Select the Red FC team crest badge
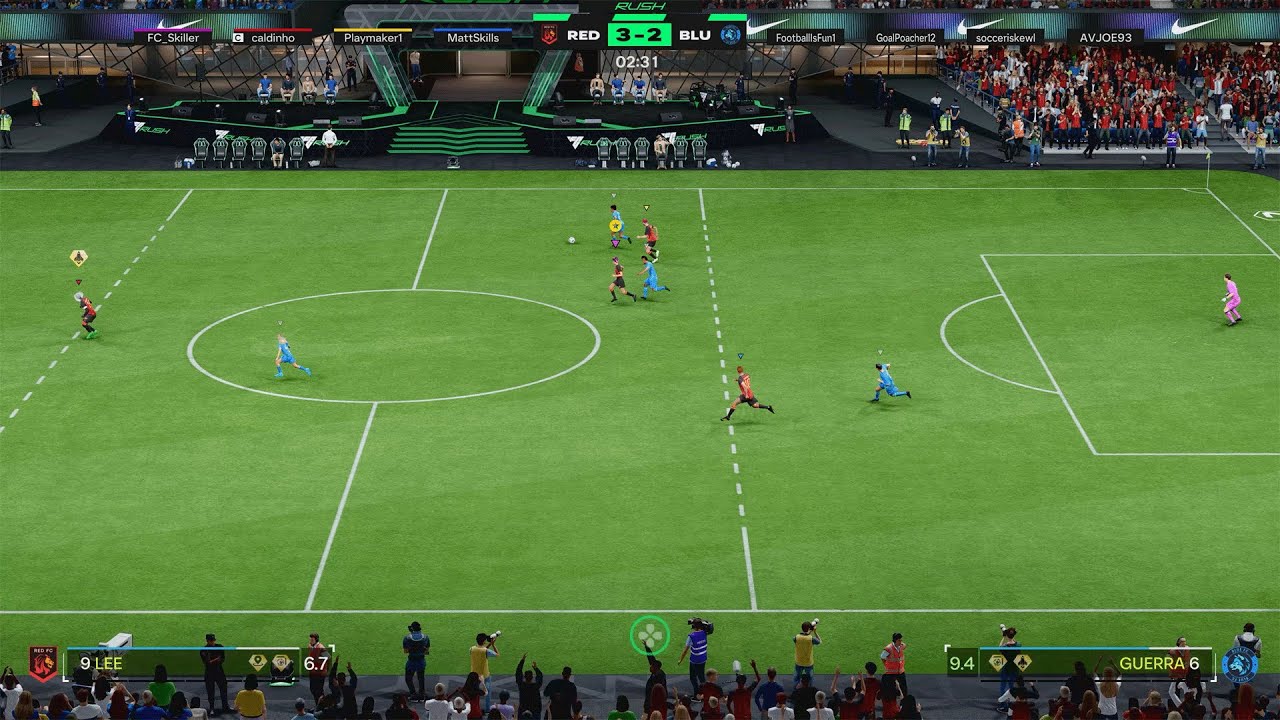This screenshot has width=1280, height=720. tap(42, 662)
